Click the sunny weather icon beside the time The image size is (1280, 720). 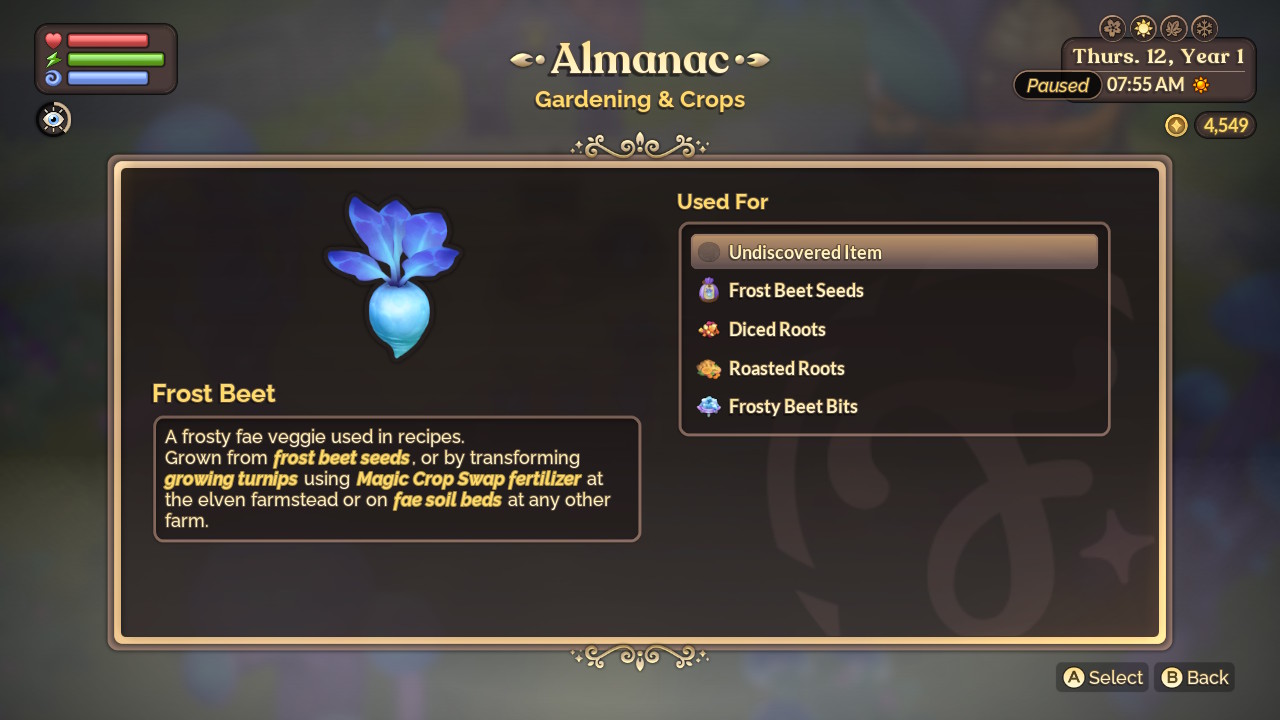(1200, 85)
